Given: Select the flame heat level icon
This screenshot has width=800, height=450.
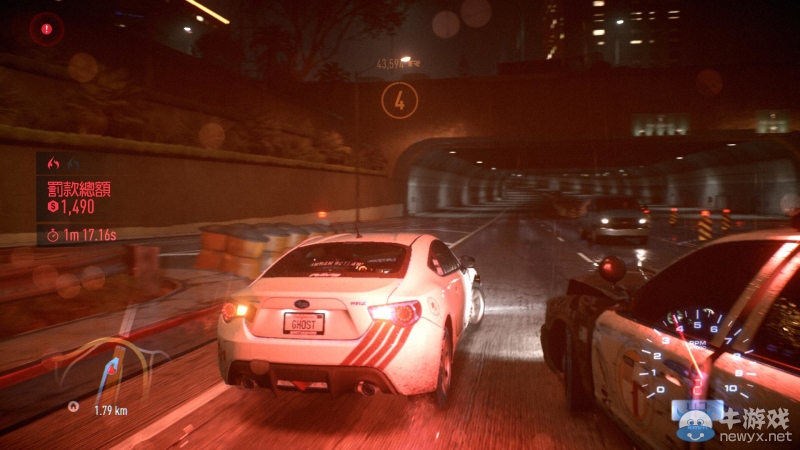Looking at the screenshot, I should pos(54,163).
